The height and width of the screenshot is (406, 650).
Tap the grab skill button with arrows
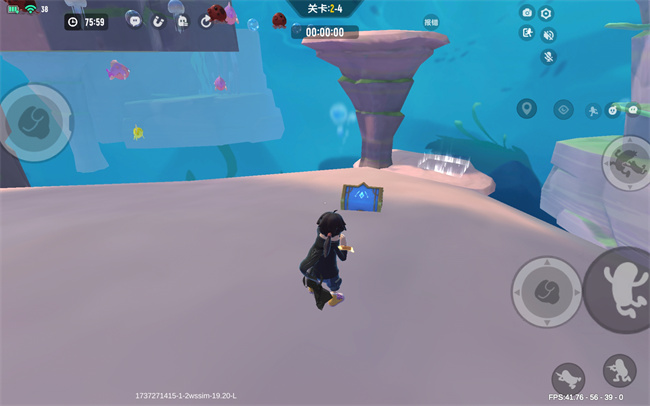[x=547, y=293]
